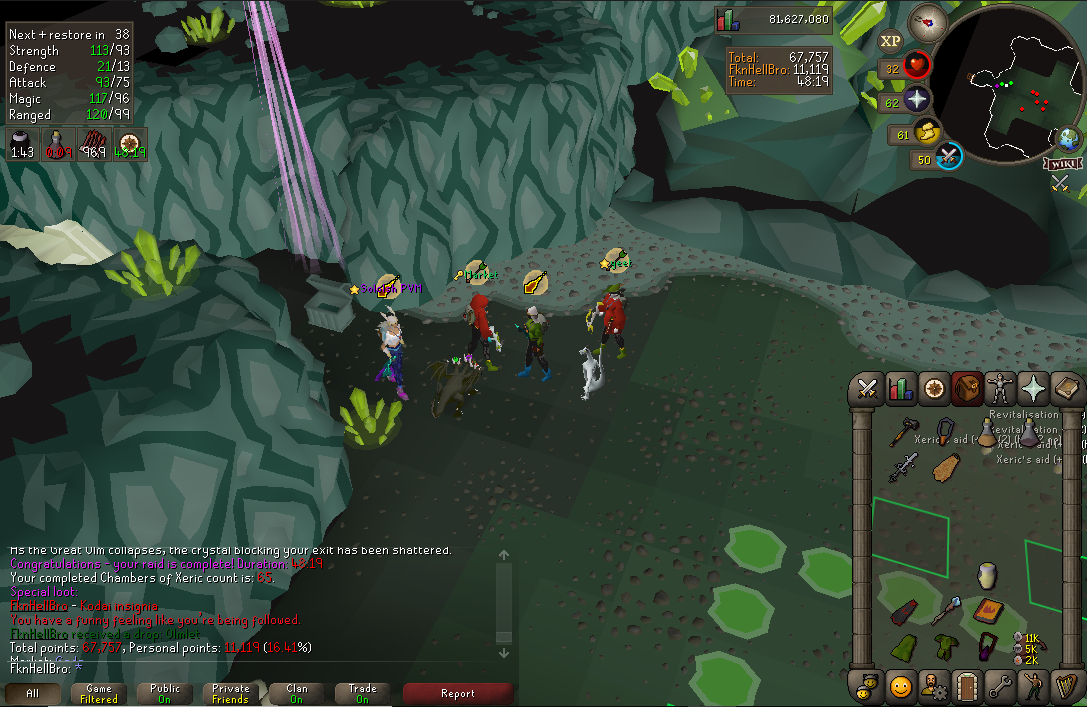Open the Quest List tab
This screenshot has height=707, width=1087.
[x=933, y=388]
